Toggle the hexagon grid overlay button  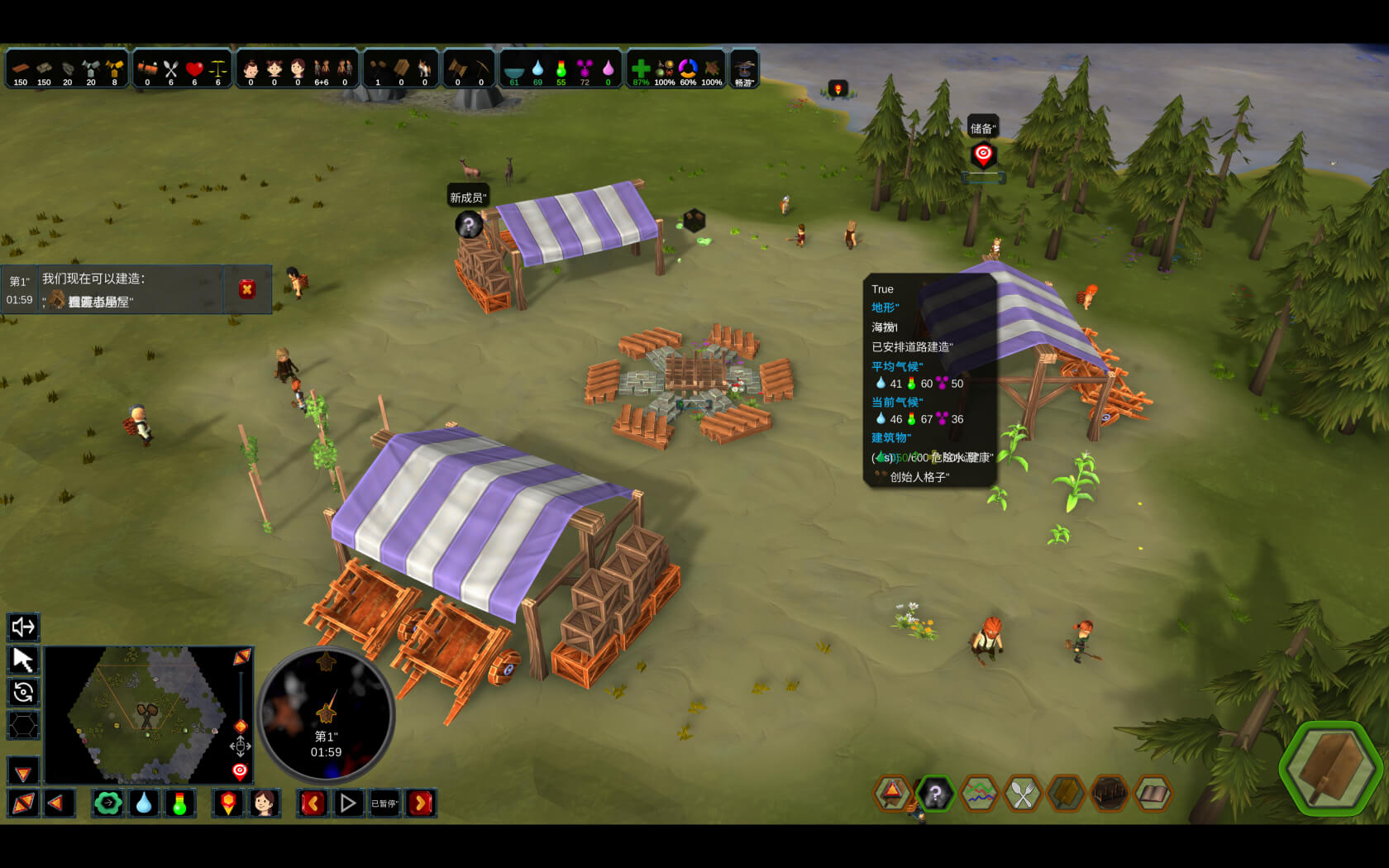23,726
